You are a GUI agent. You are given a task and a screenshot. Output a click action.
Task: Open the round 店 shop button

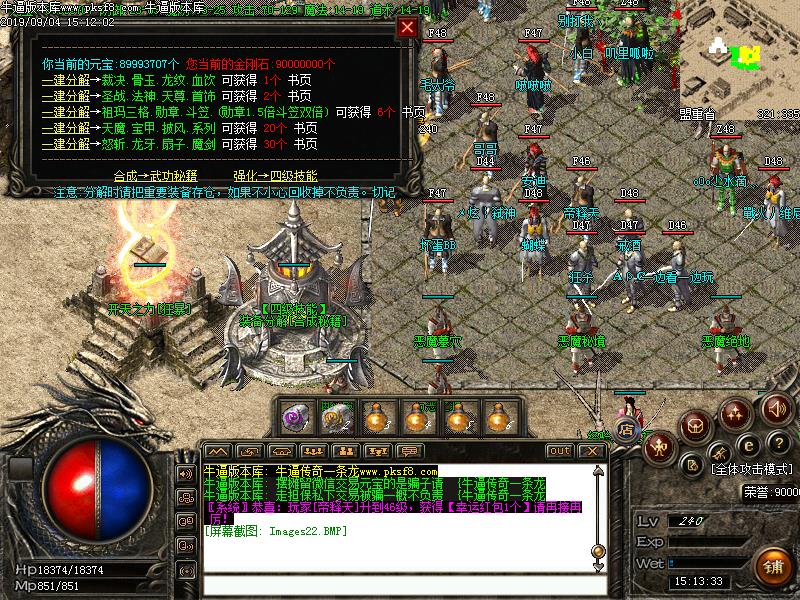pos(627,430)
